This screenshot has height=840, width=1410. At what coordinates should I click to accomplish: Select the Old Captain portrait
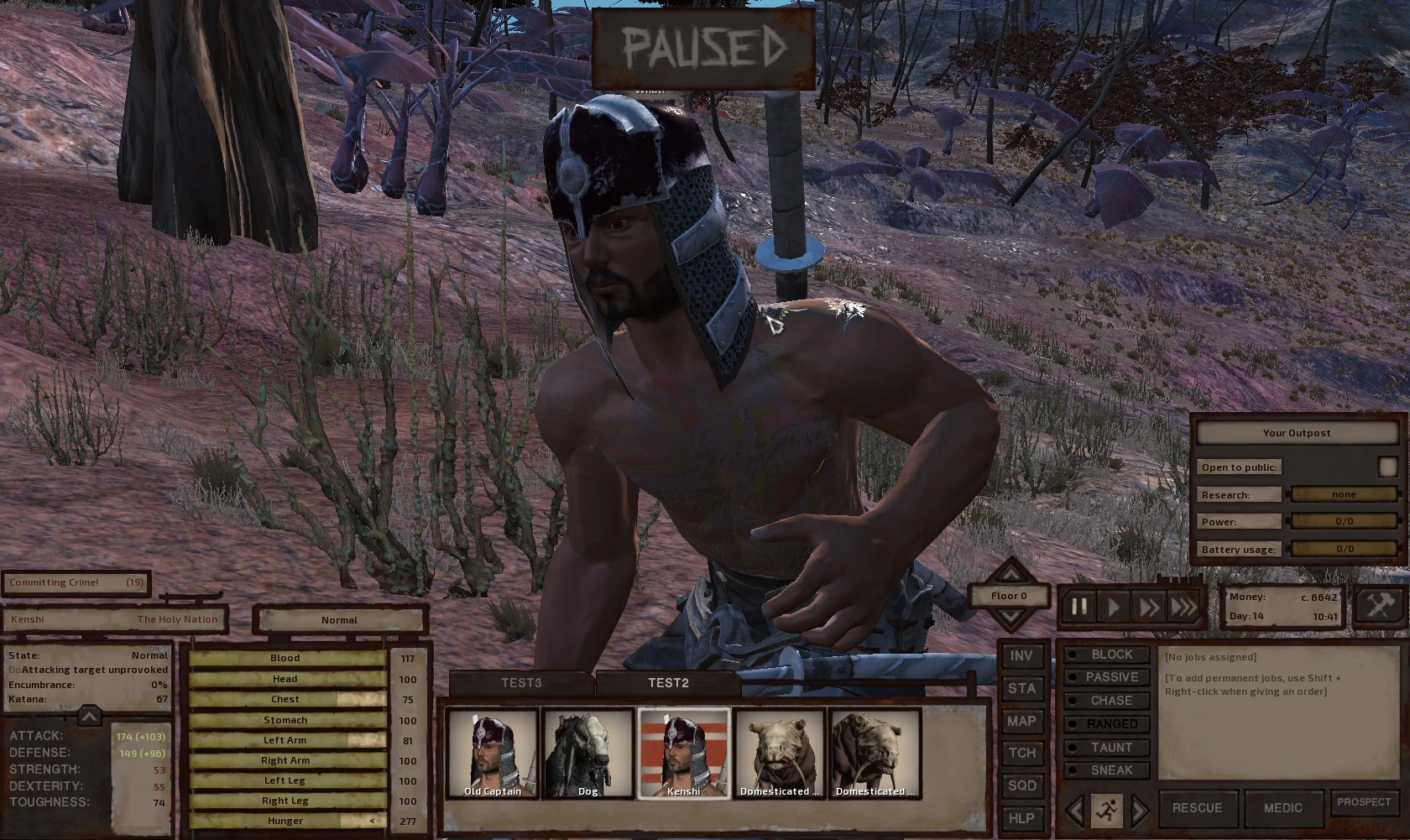click(493, 753)
